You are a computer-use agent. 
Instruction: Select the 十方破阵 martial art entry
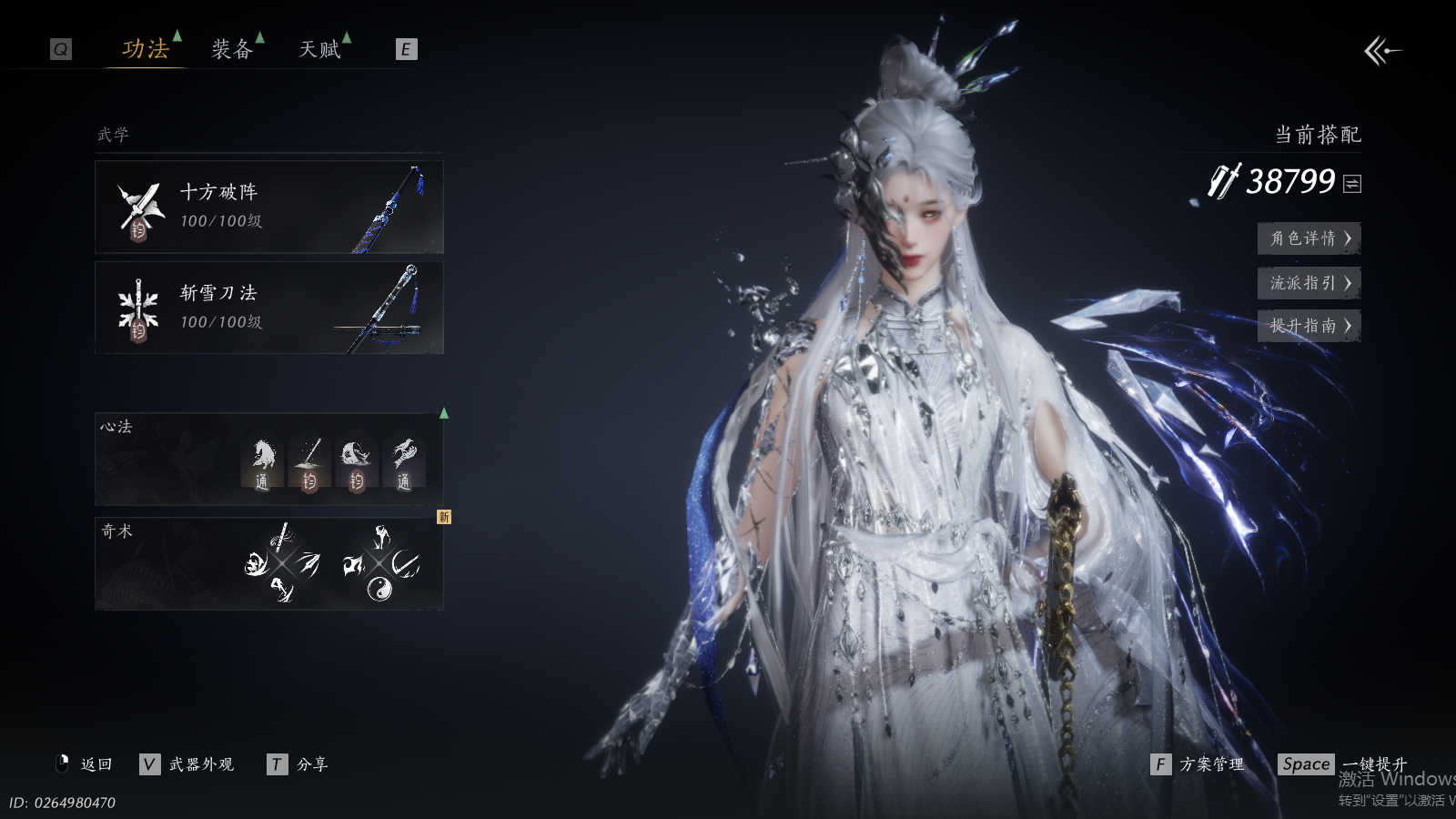pos(269,207)
